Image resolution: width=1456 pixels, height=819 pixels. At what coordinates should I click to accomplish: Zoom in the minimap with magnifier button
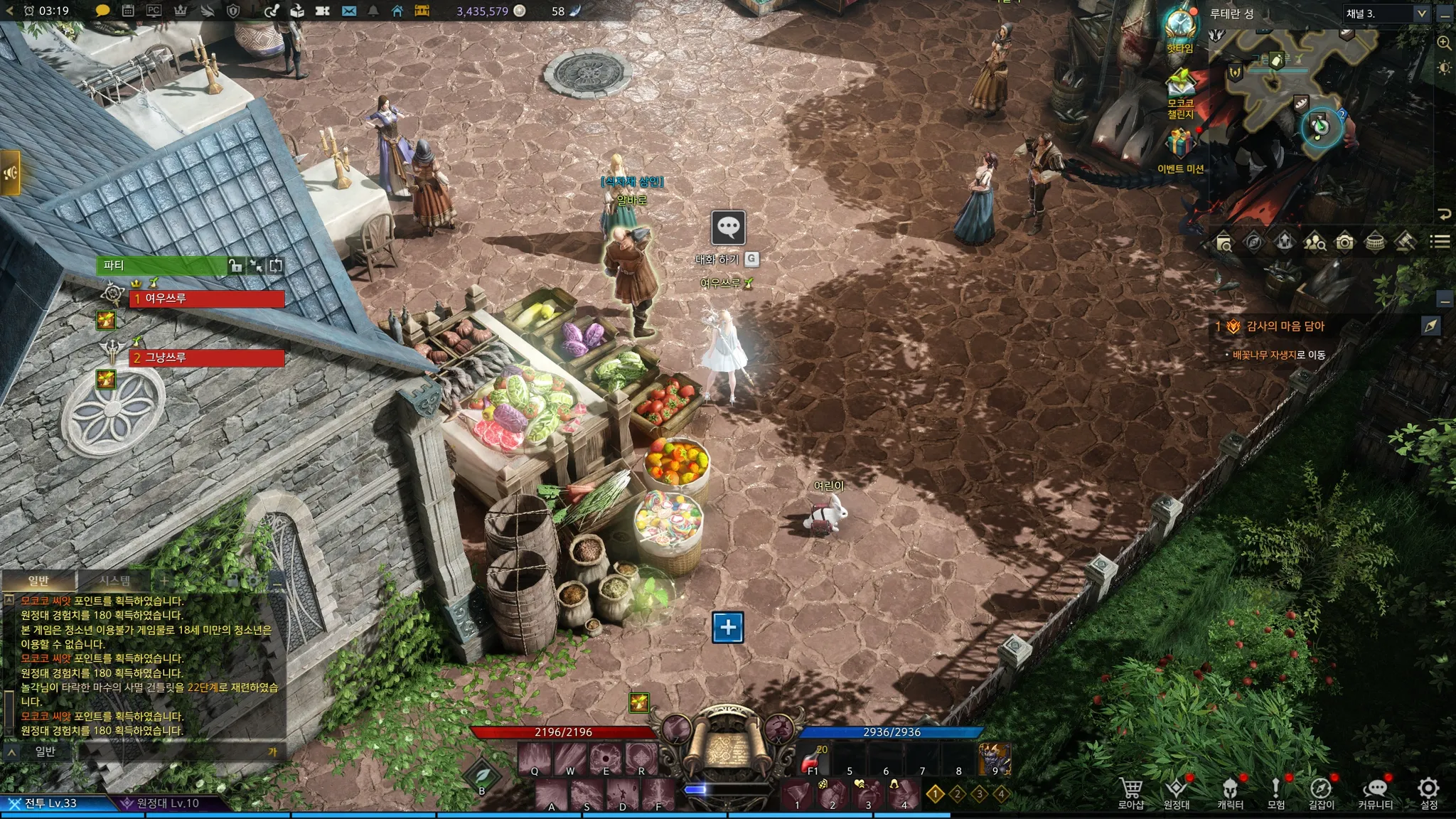1445,43
